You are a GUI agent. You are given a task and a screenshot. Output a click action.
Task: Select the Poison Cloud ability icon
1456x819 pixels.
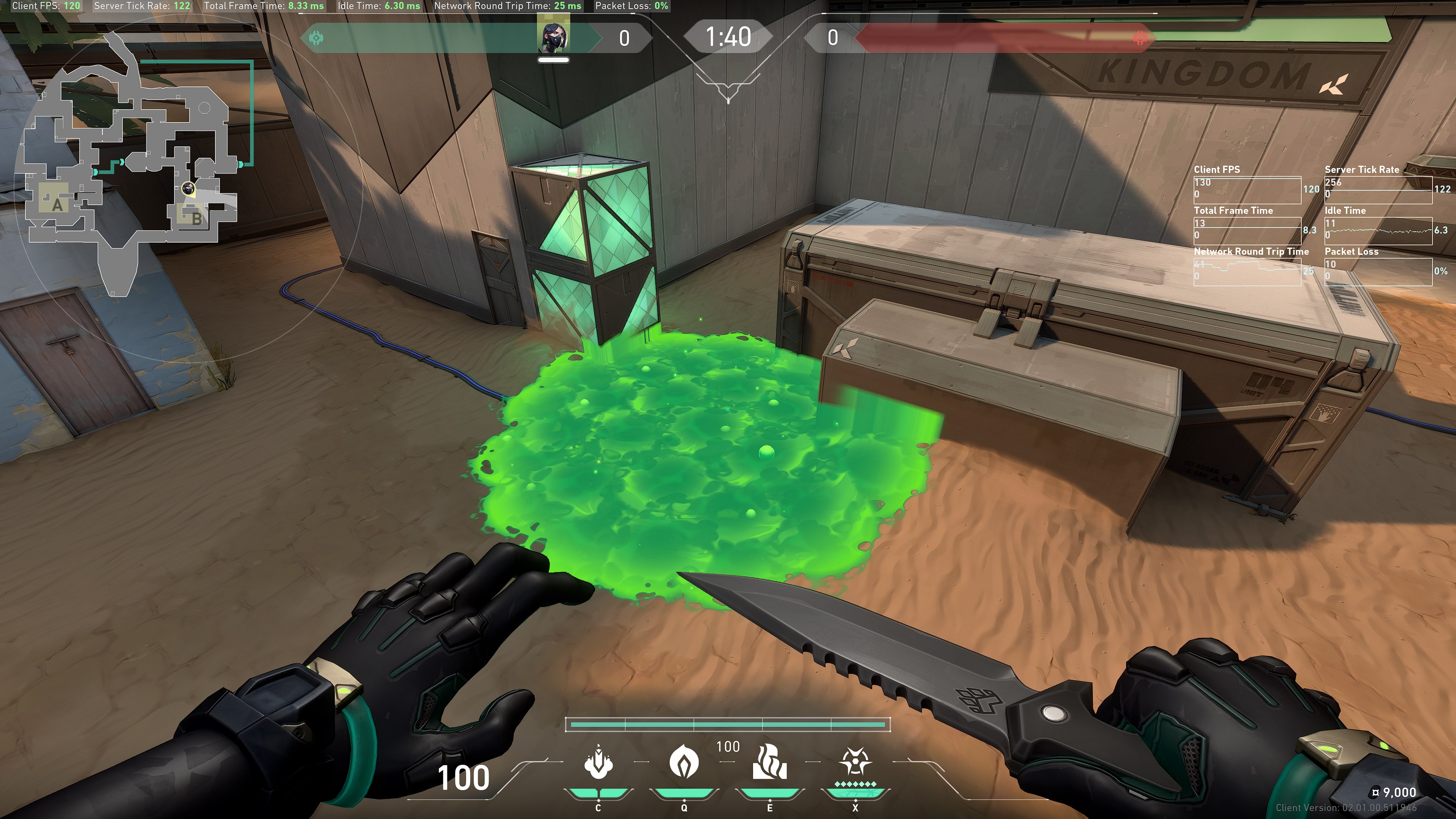click(x=684, y=762)
